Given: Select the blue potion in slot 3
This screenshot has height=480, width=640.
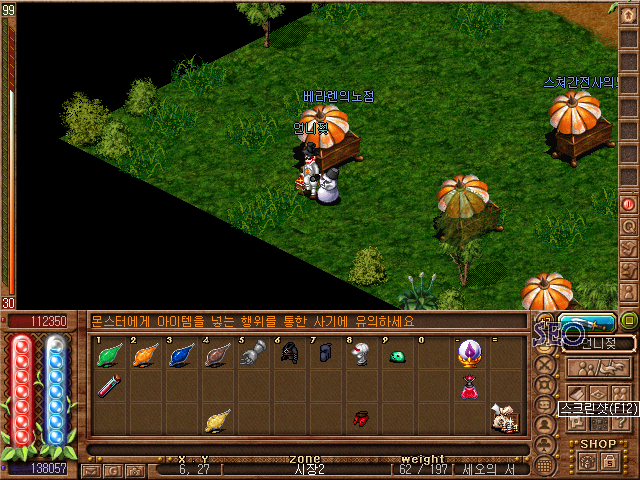Looking at the screenshot, I should pyautogui.click(x=181, y=354).
